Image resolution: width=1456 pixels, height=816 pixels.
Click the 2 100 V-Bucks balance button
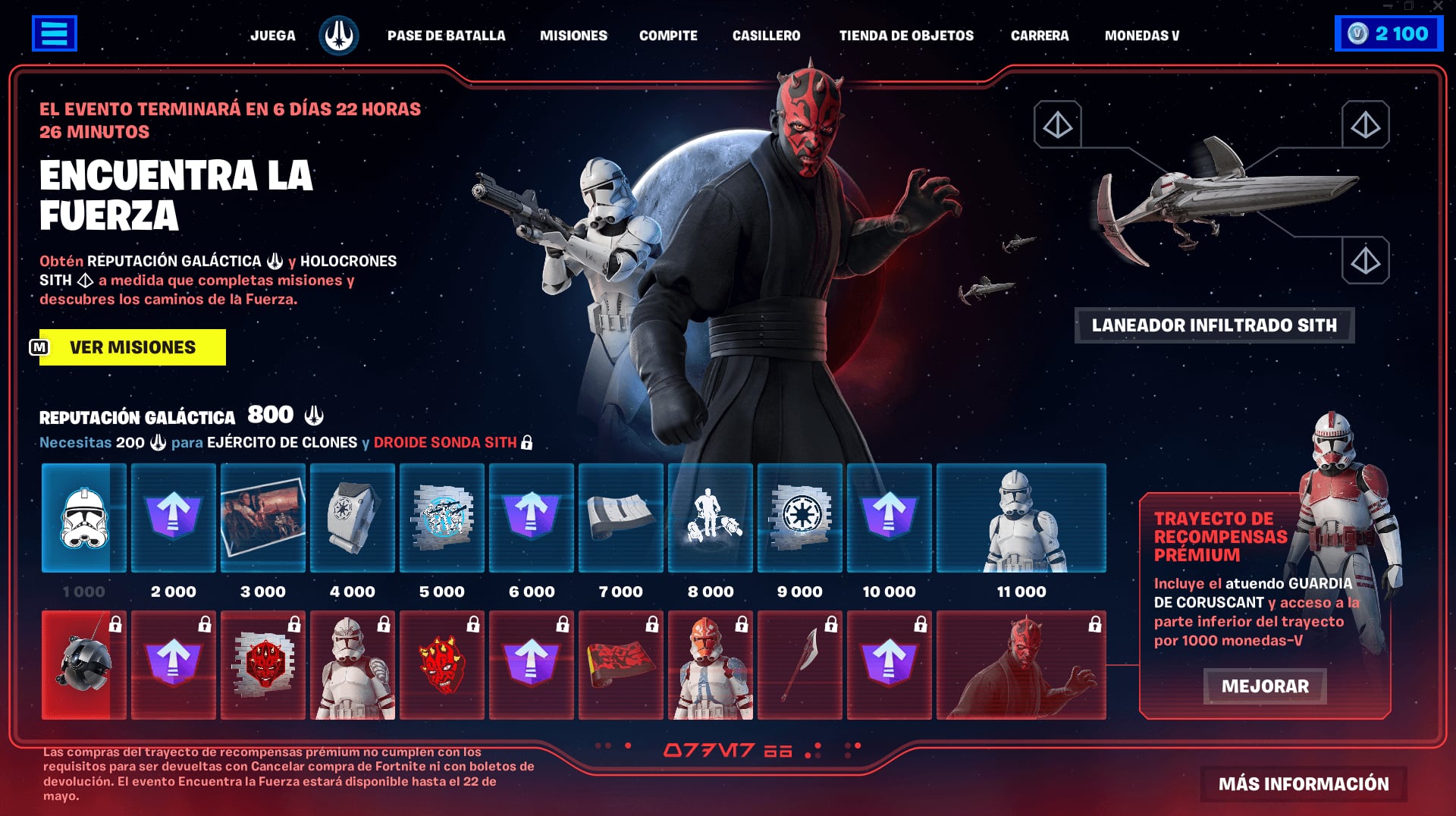click(1389, 34)
